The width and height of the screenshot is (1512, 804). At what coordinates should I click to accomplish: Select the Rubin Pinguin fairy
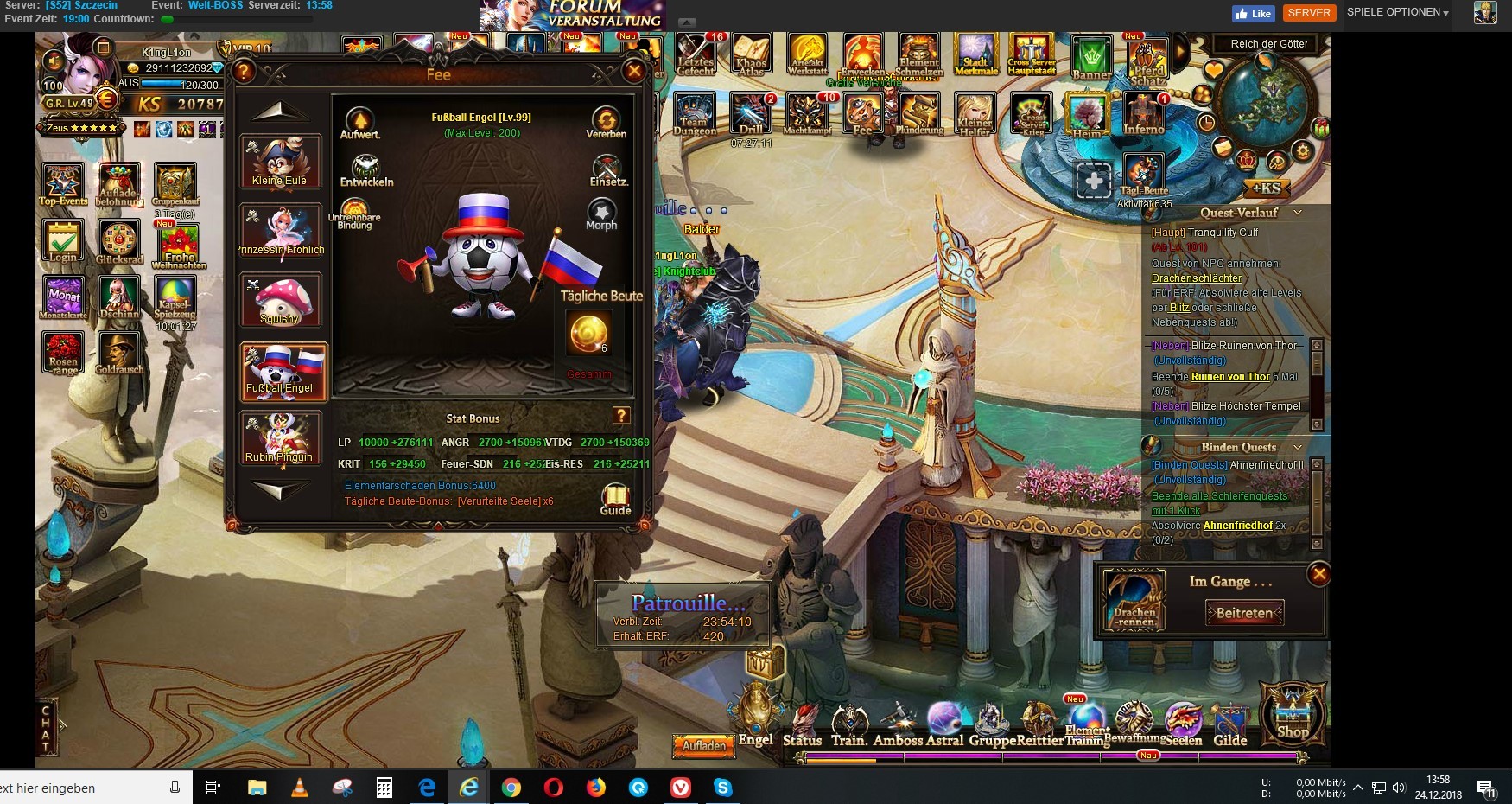281,438
